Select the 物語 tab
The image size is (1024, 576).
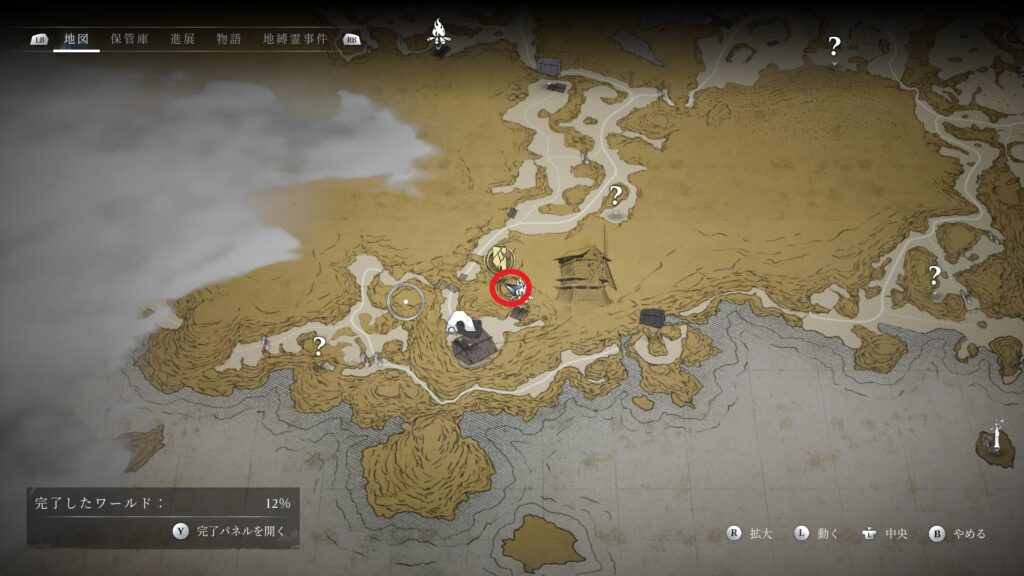pyautogui.click(x=229, y=39)
